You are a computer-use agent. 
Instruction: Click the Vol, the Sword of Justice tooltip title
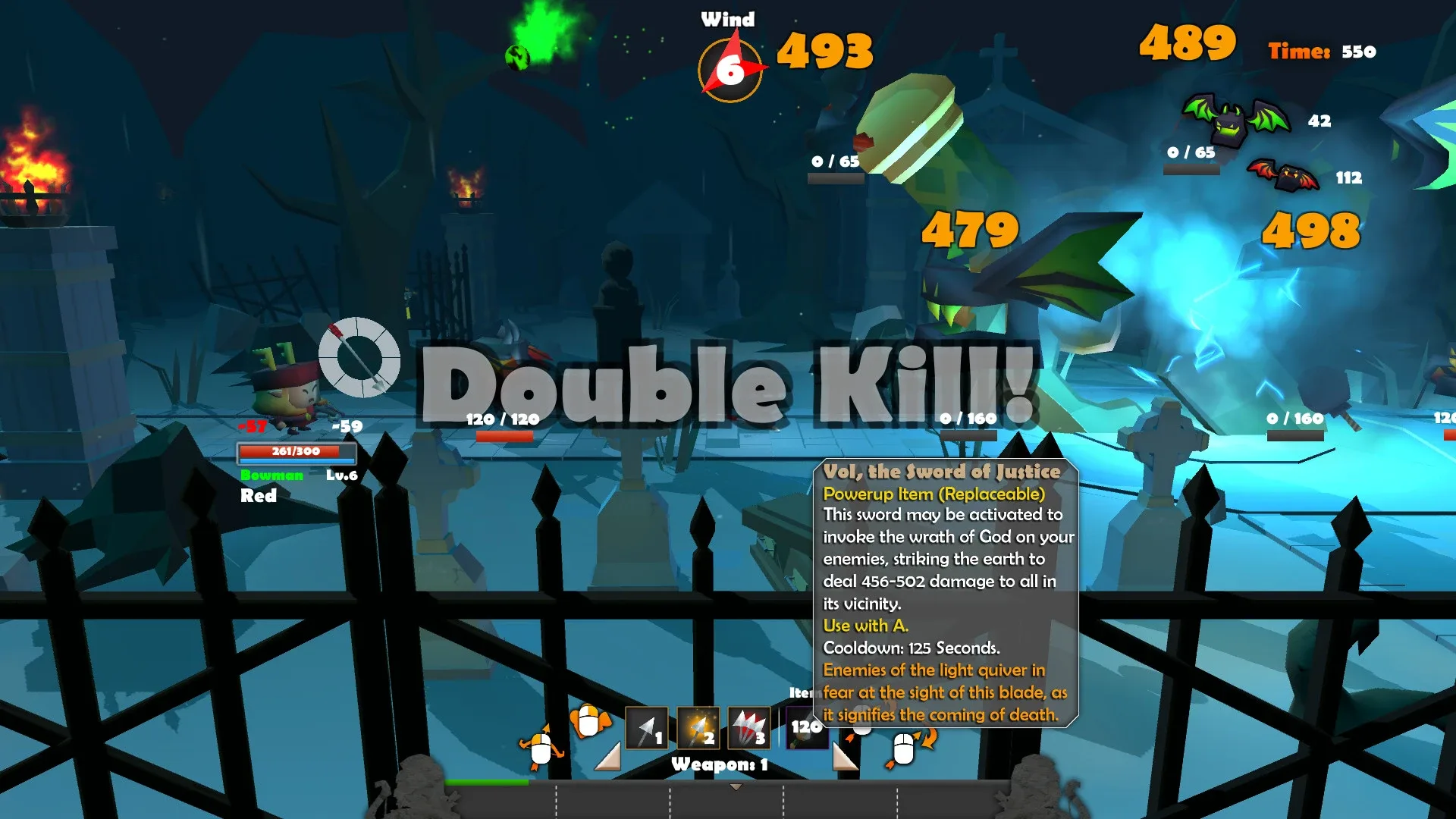pyautogui.click(x=942, y=471)
